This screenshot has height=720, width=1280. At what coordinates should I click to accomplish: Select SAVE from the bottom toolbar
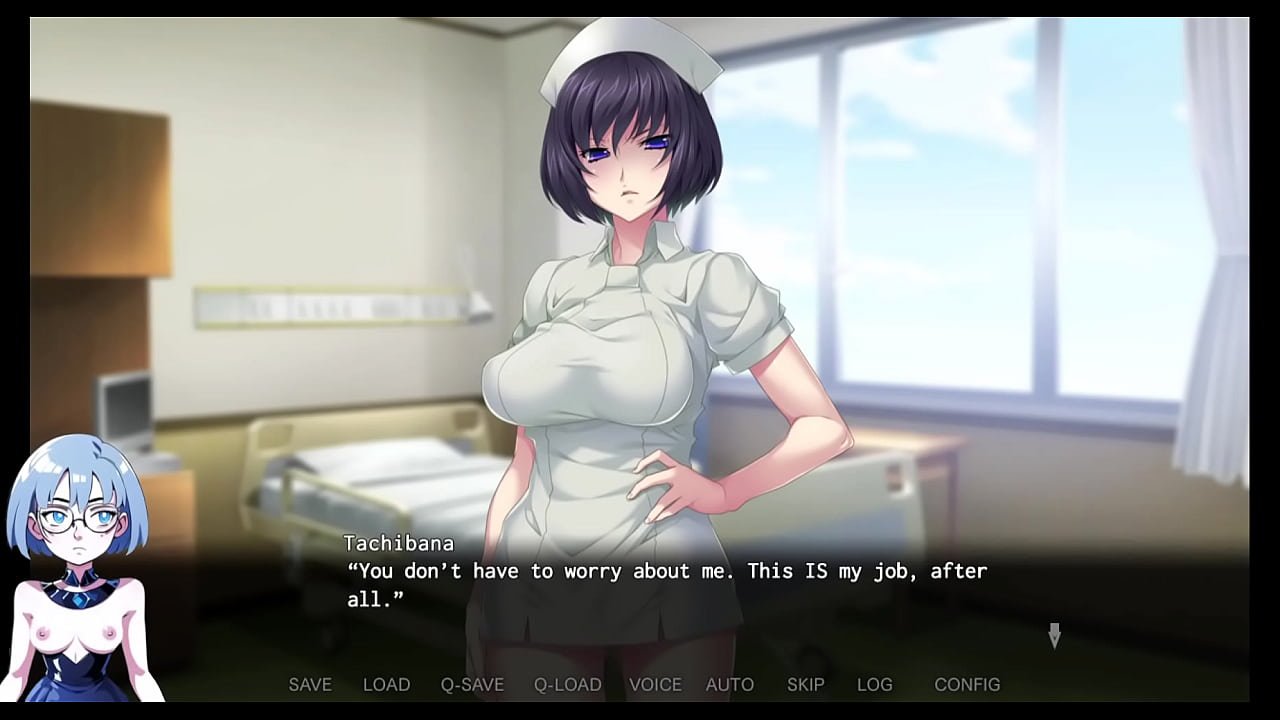pyautogui.click(x=310, y=684)
